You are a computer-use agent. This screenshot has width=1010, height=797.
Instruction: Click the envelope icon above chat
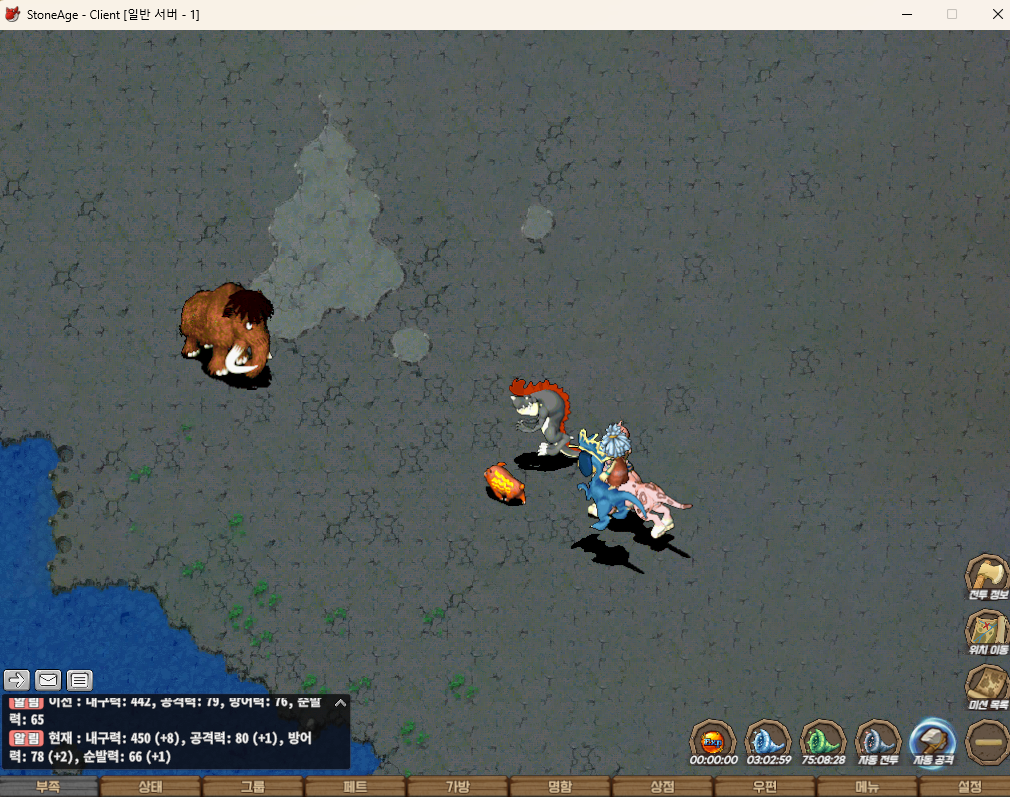coord(48,680)
